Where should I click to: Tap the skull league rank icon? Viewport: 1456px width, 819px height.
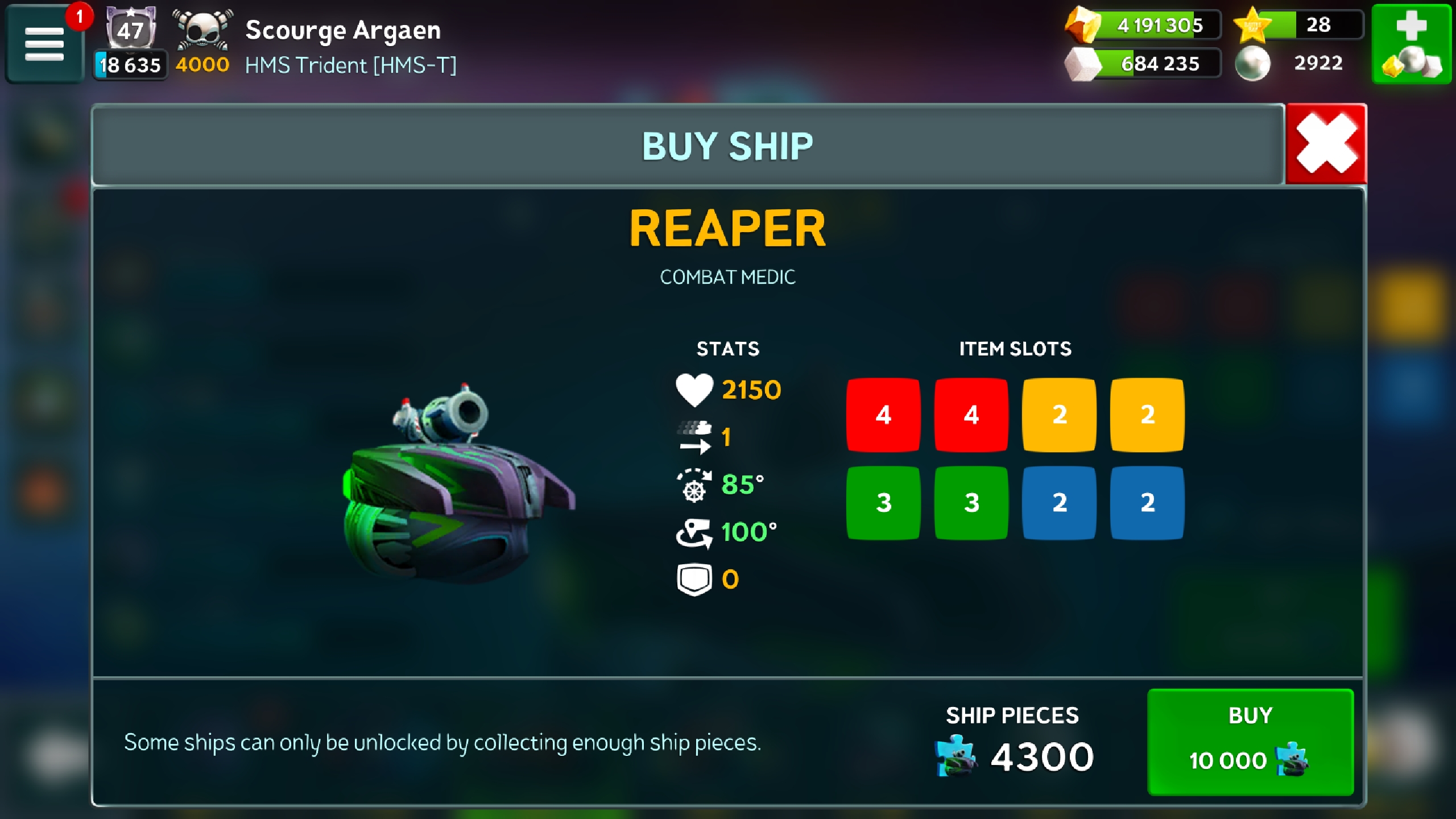pyautogui.click(x=202, y=30)
